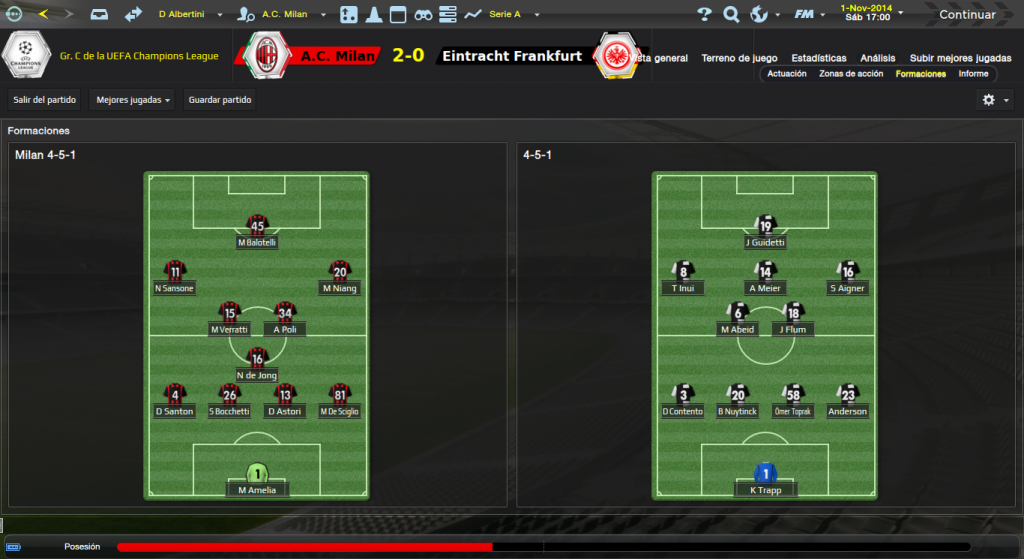
Task: Click the Continuar button
Action: pyautogui.click(x=966, y=15)
